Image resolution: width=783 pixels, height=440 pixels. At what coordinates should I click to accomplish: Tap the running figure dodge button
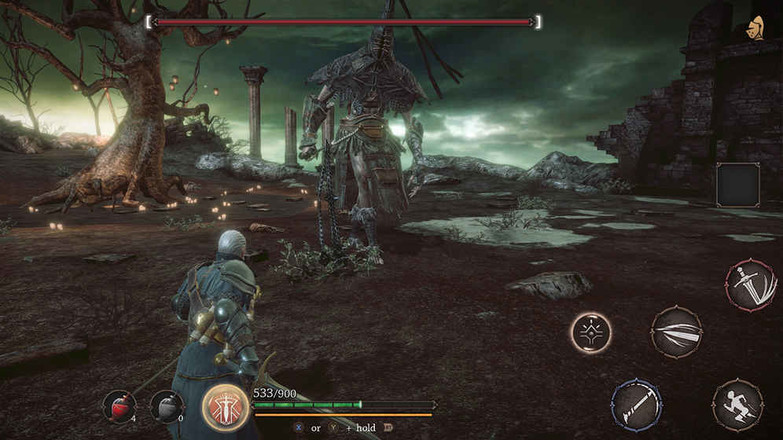737,404
